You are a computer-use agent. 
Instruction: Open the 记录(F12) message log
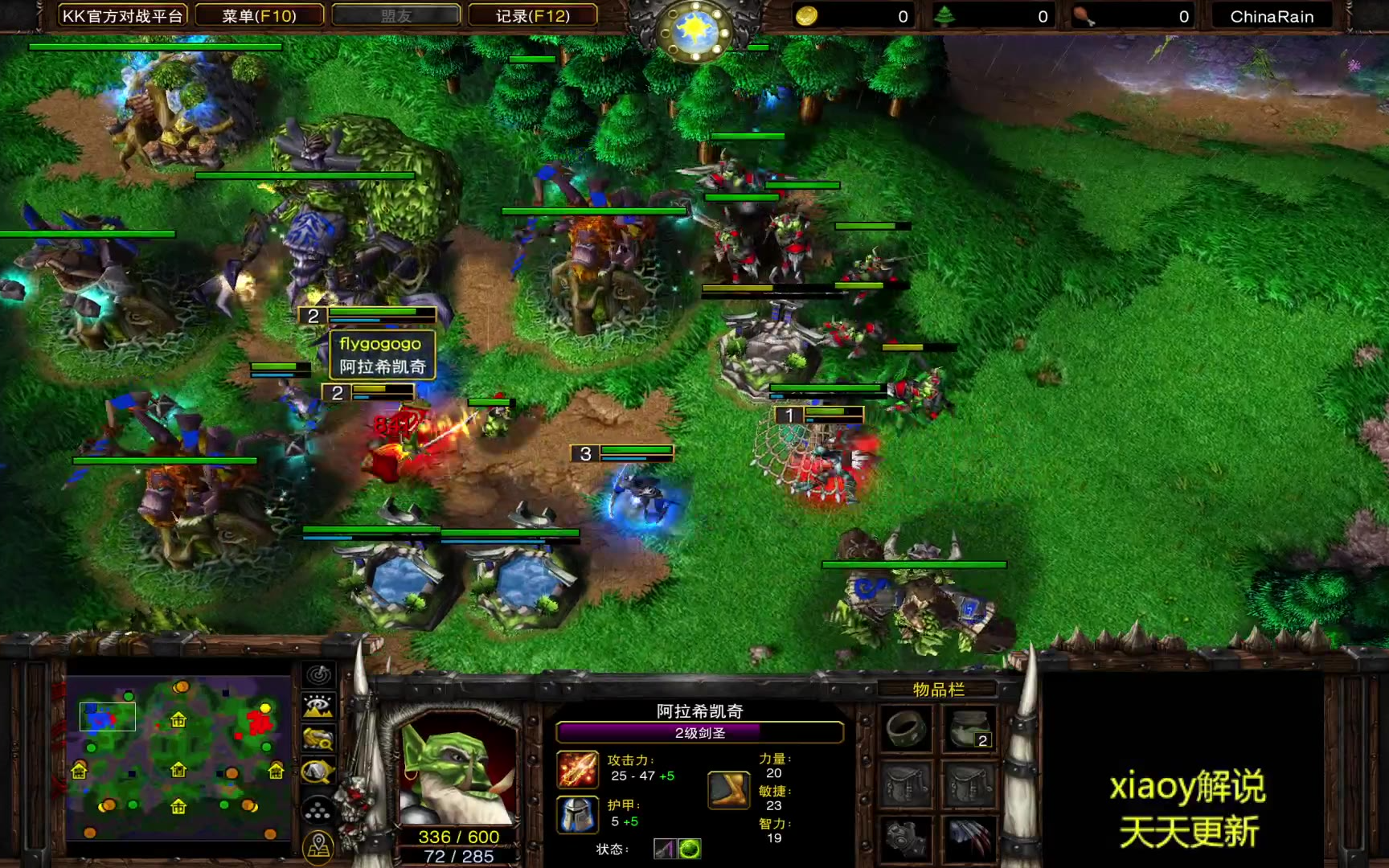532,16
